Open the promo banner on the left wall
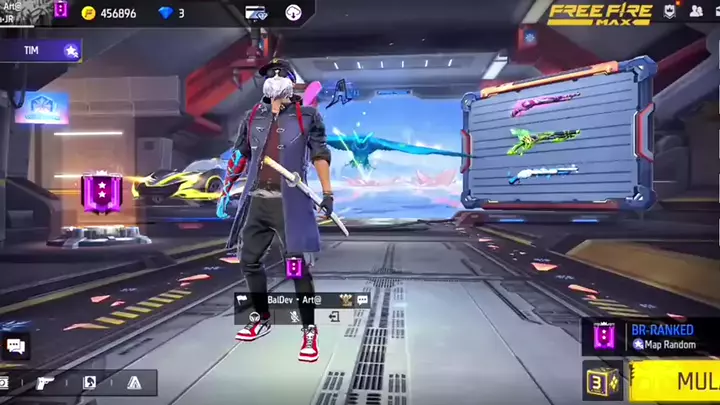 (42, 107)
